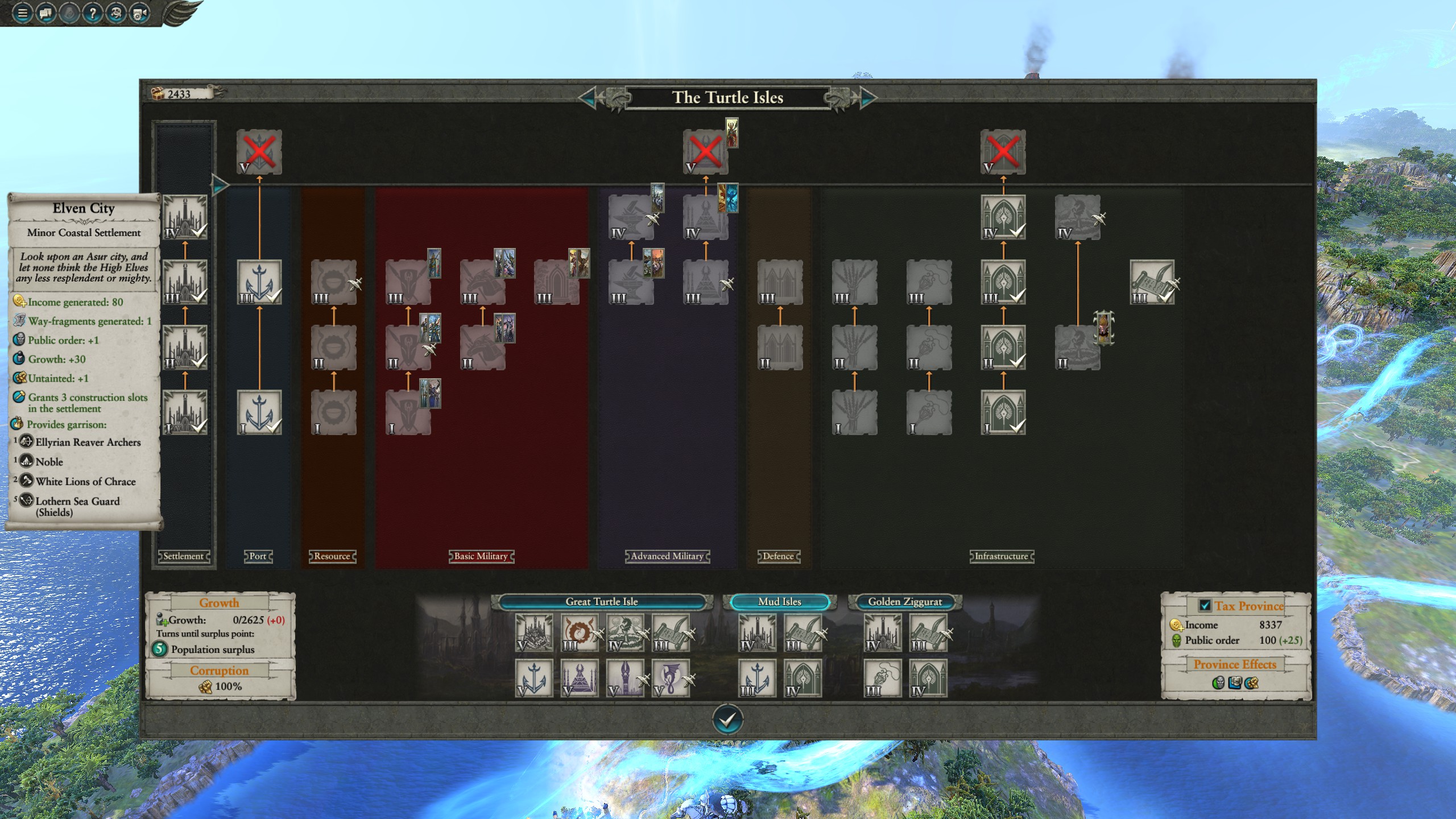Select the tier I Resource building
The width and height of the screenshot is (1456, 819).
coord(334,412)
